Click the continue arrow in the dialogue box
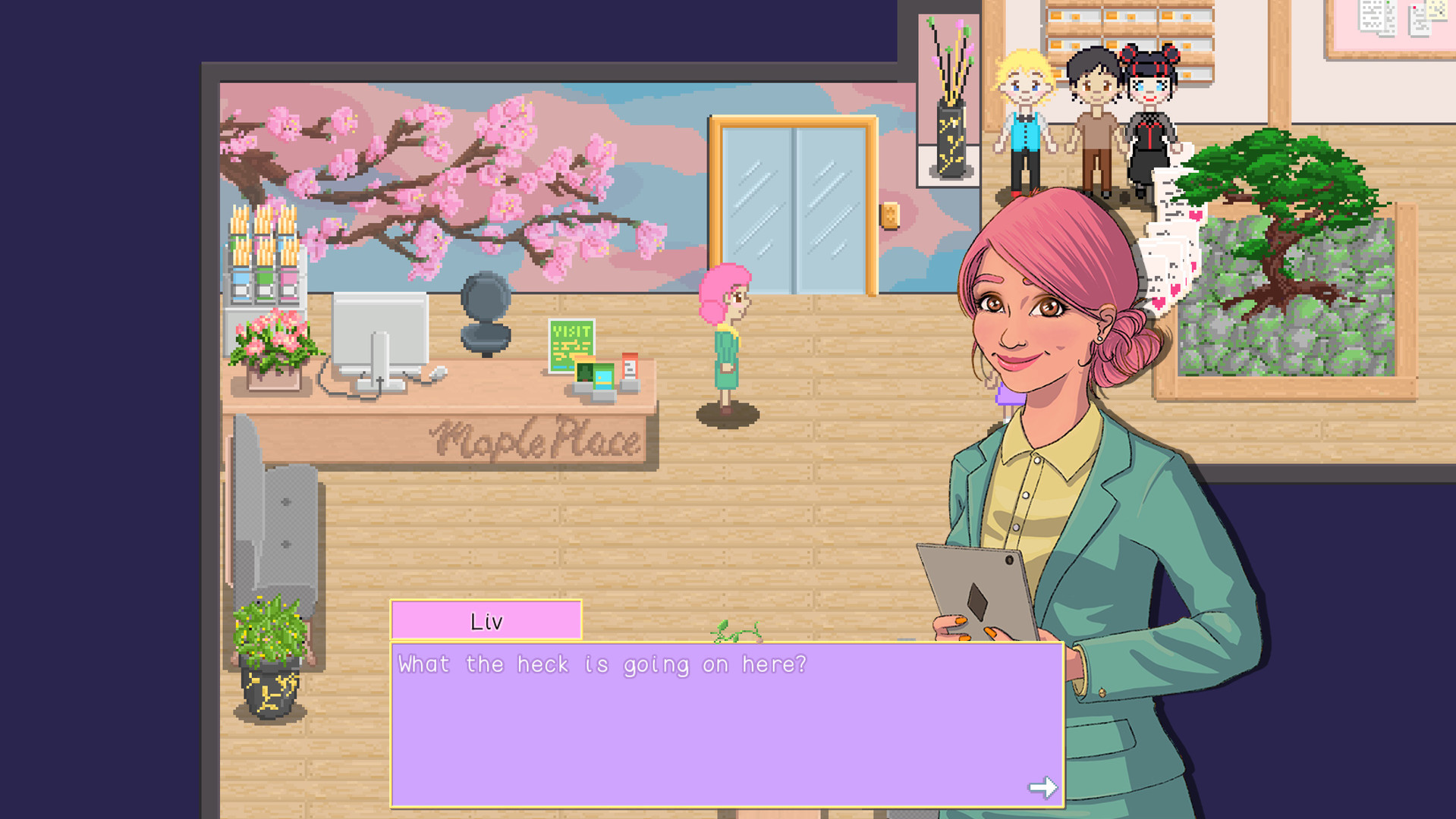The height and width of the screenshot is (819, 1456). pyautogui.click(x=1044, y=787)
